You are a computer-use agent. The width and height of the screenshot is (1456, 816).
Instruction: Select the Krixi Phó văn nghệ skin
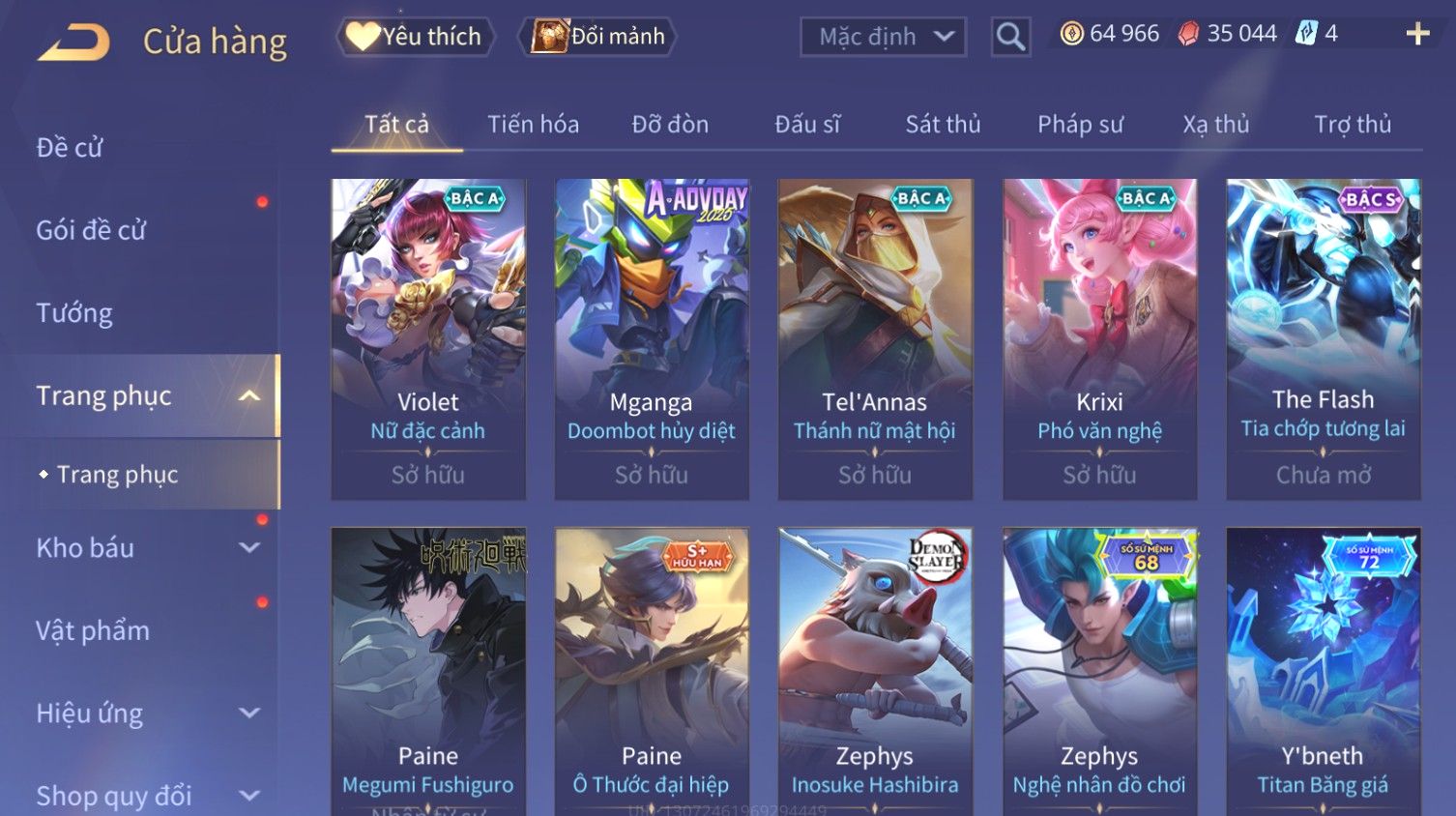[x=1099, y=338]
